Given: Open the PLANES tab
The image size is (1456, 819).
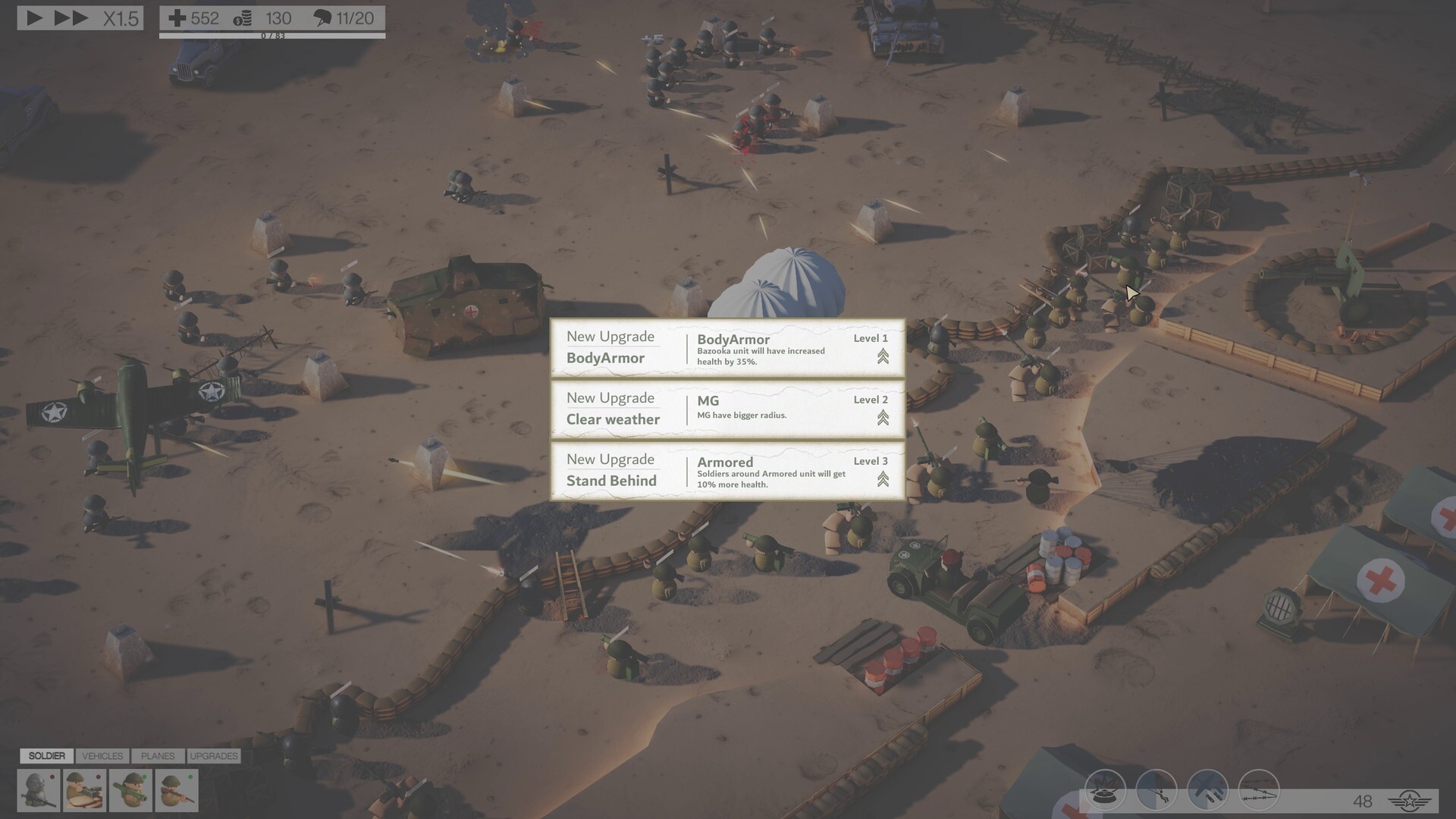Looking at the screenshot, I should [157, 755].
